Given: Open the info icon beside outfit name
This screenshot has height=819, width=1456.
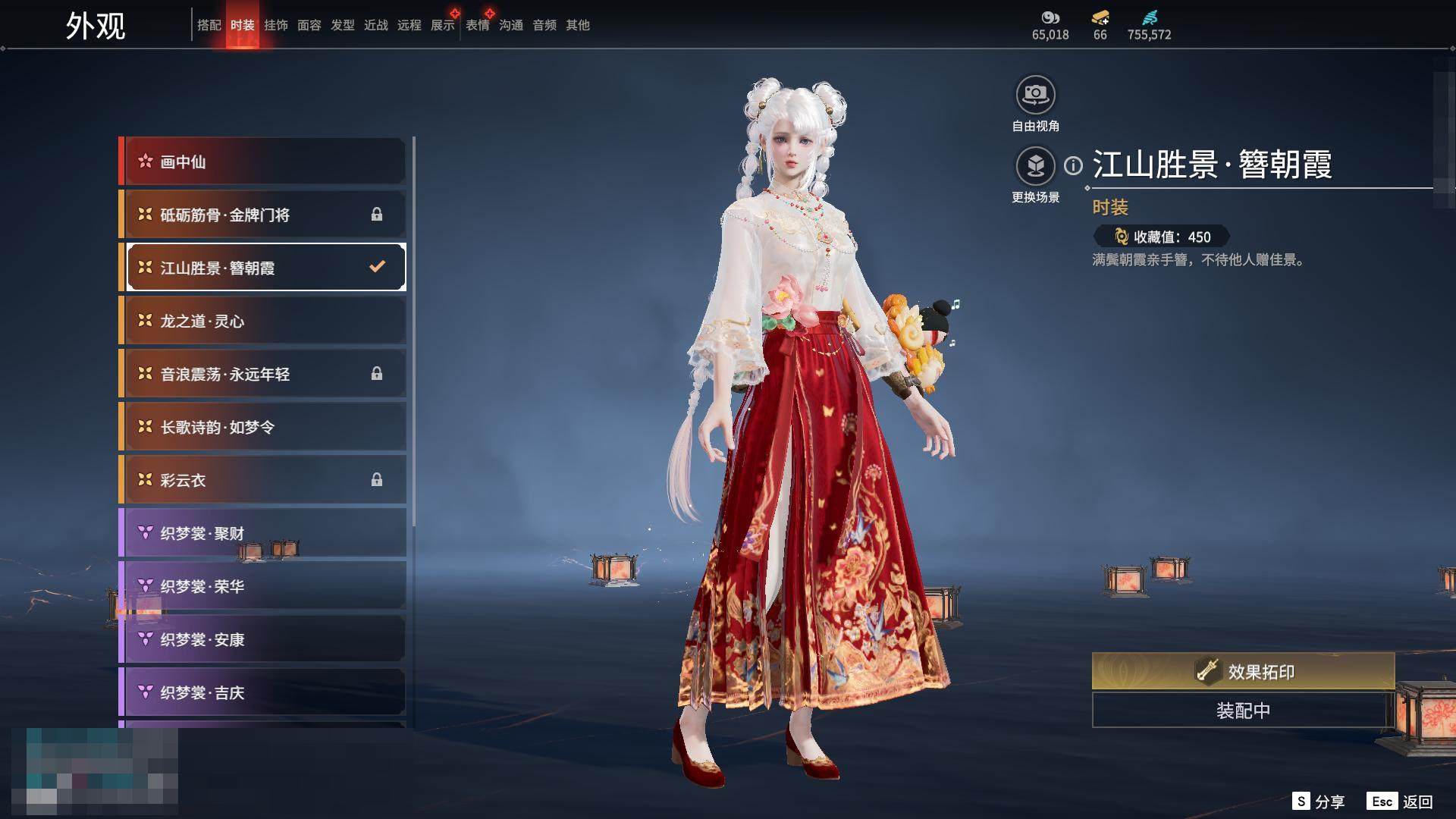Looking at the screenshot, I should point(1073,165).
